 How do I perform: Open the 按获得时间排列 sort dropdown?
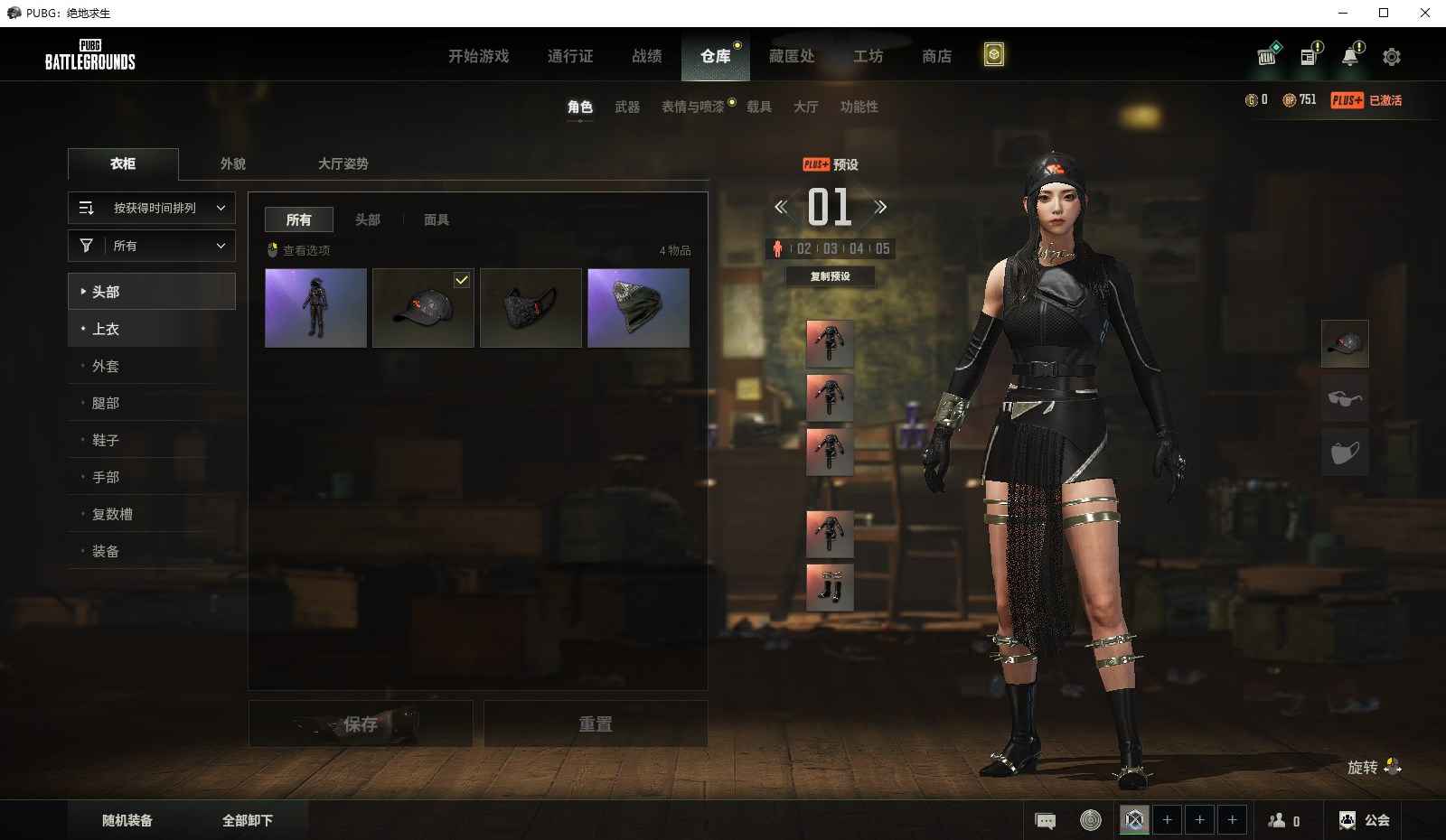(x=152, y=208)
